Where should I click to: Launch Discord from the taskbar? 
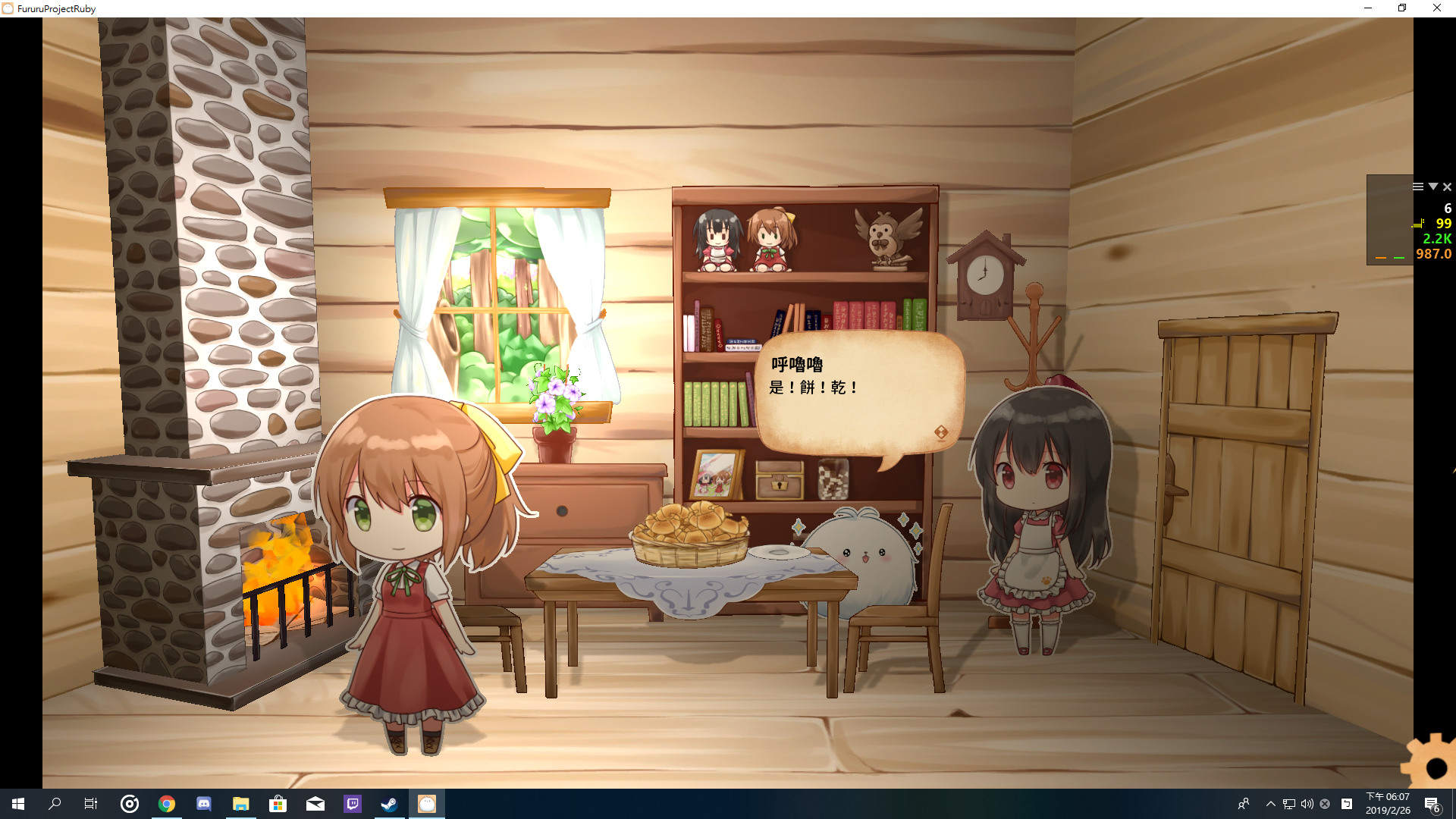pos(203,805)
